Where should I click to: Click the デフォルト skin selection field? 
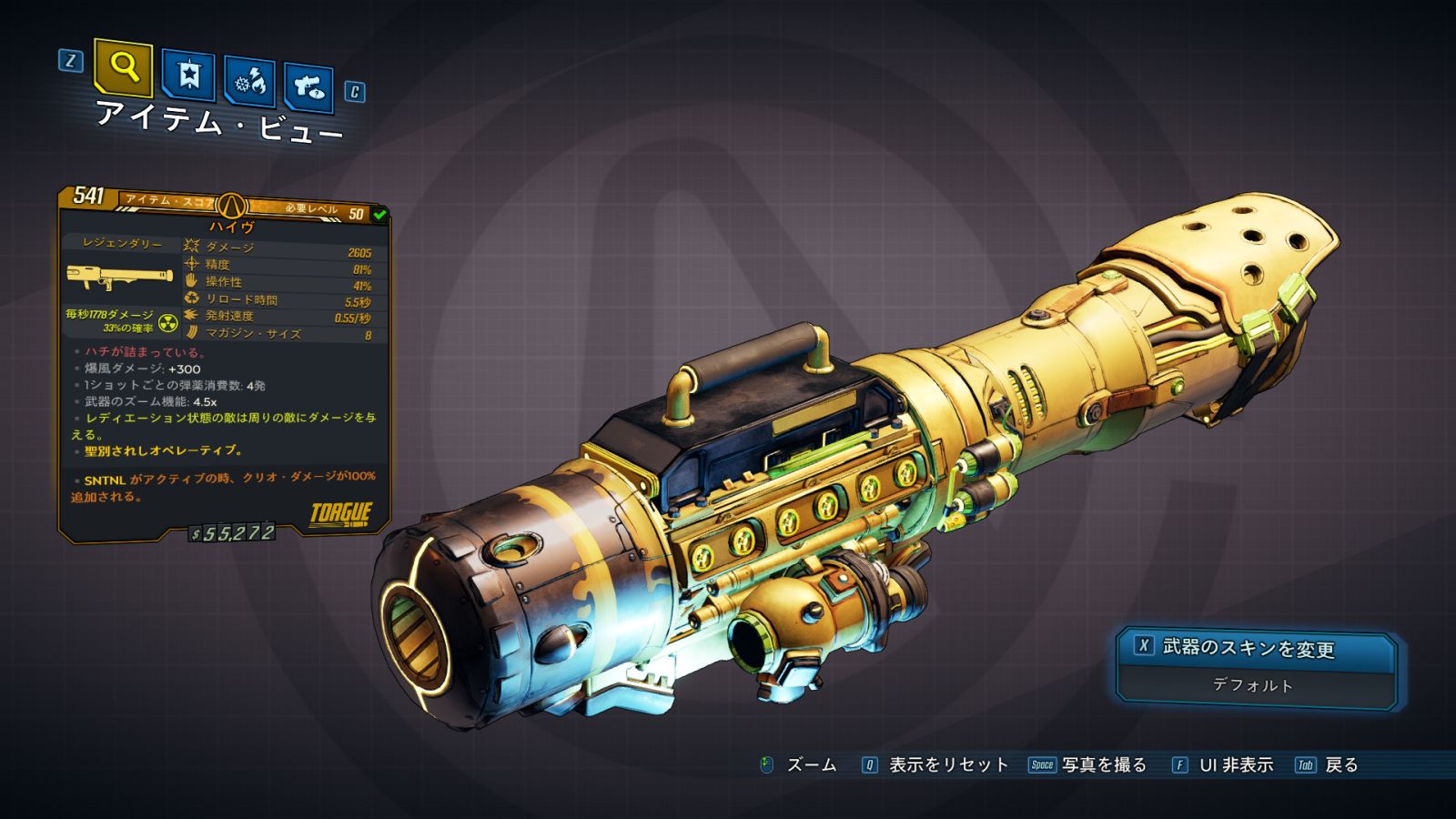(x=1253, y=685)
